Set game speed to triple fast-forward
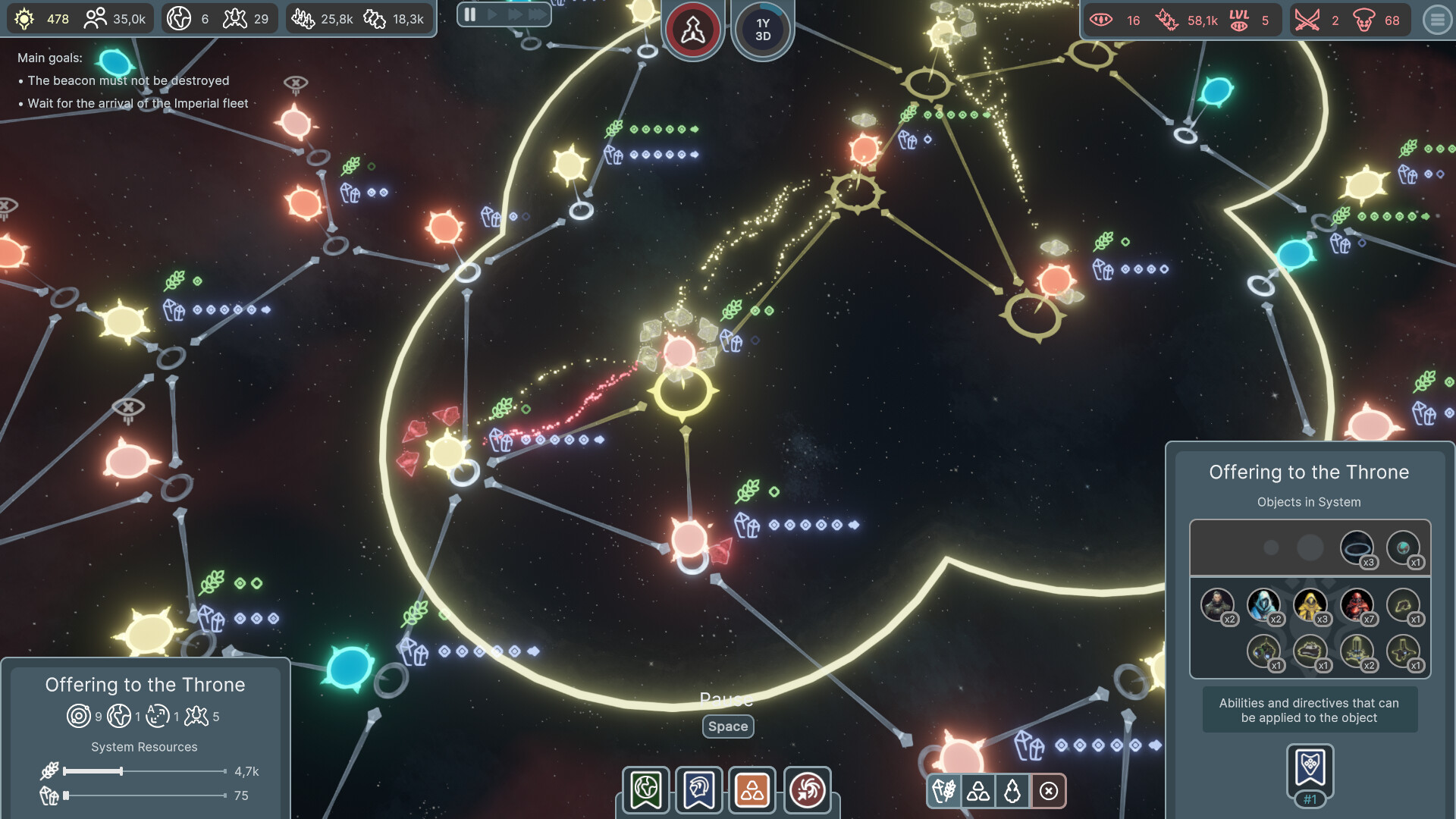The width and height of the screenshot is (1456, 819). 538,14
